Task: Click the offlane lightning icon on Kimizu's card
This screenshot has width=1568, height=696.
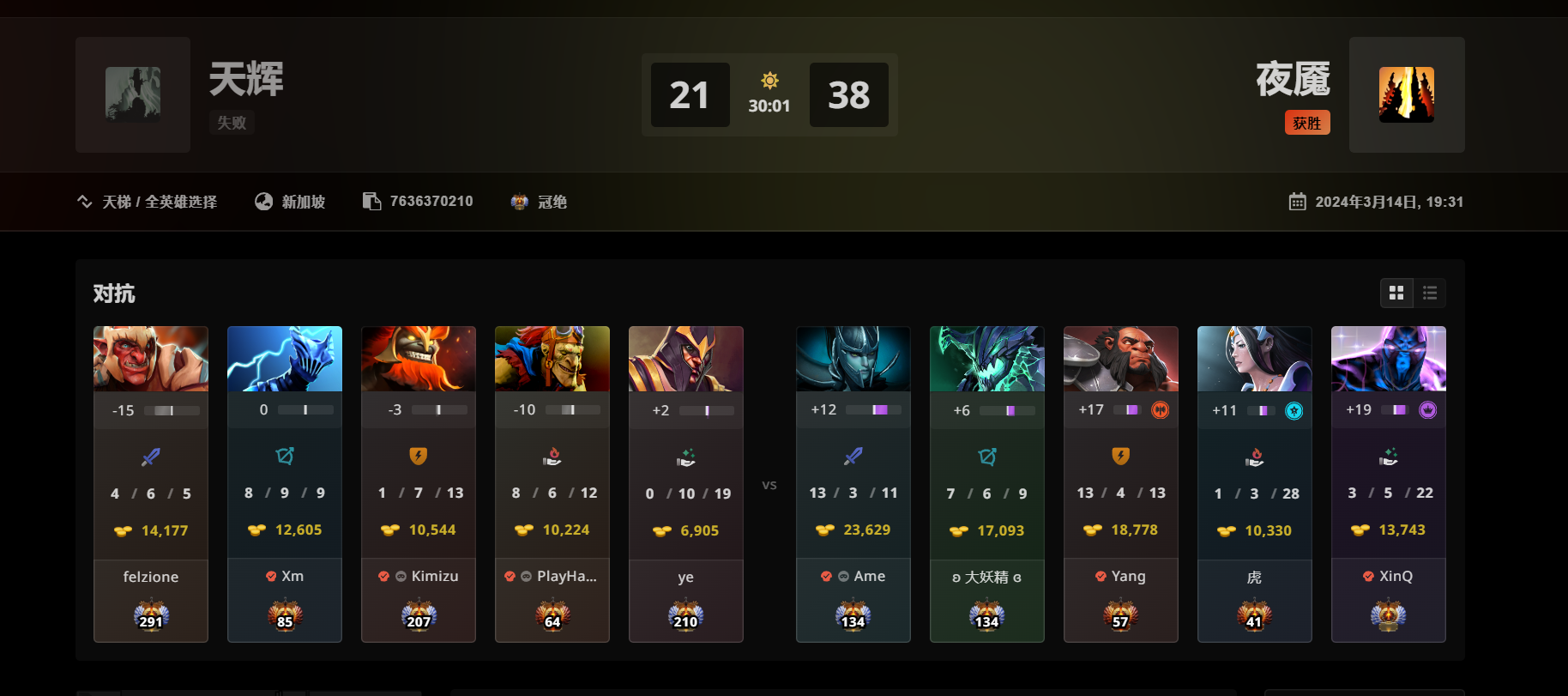Action: [x=418, y=456]
